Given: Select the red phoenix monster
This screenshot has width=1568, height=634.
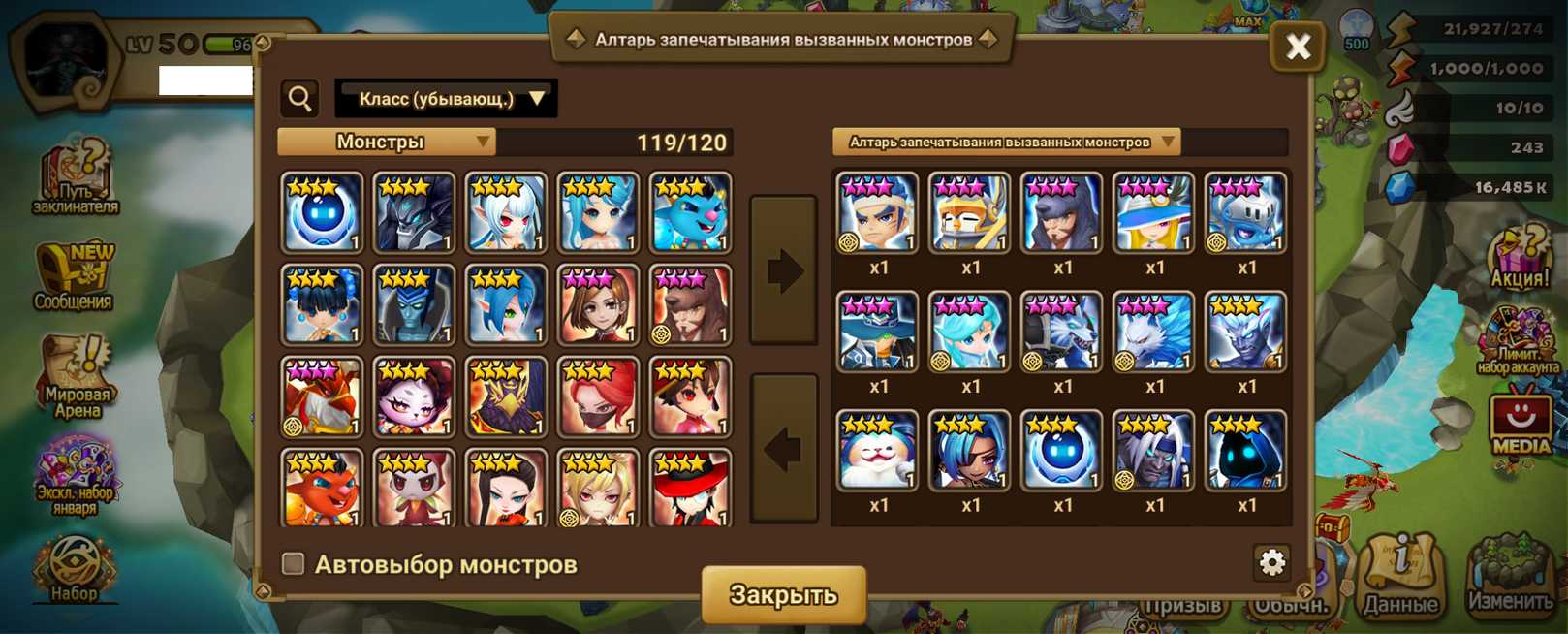Looking at the screenshot, I should coord(322,396).
